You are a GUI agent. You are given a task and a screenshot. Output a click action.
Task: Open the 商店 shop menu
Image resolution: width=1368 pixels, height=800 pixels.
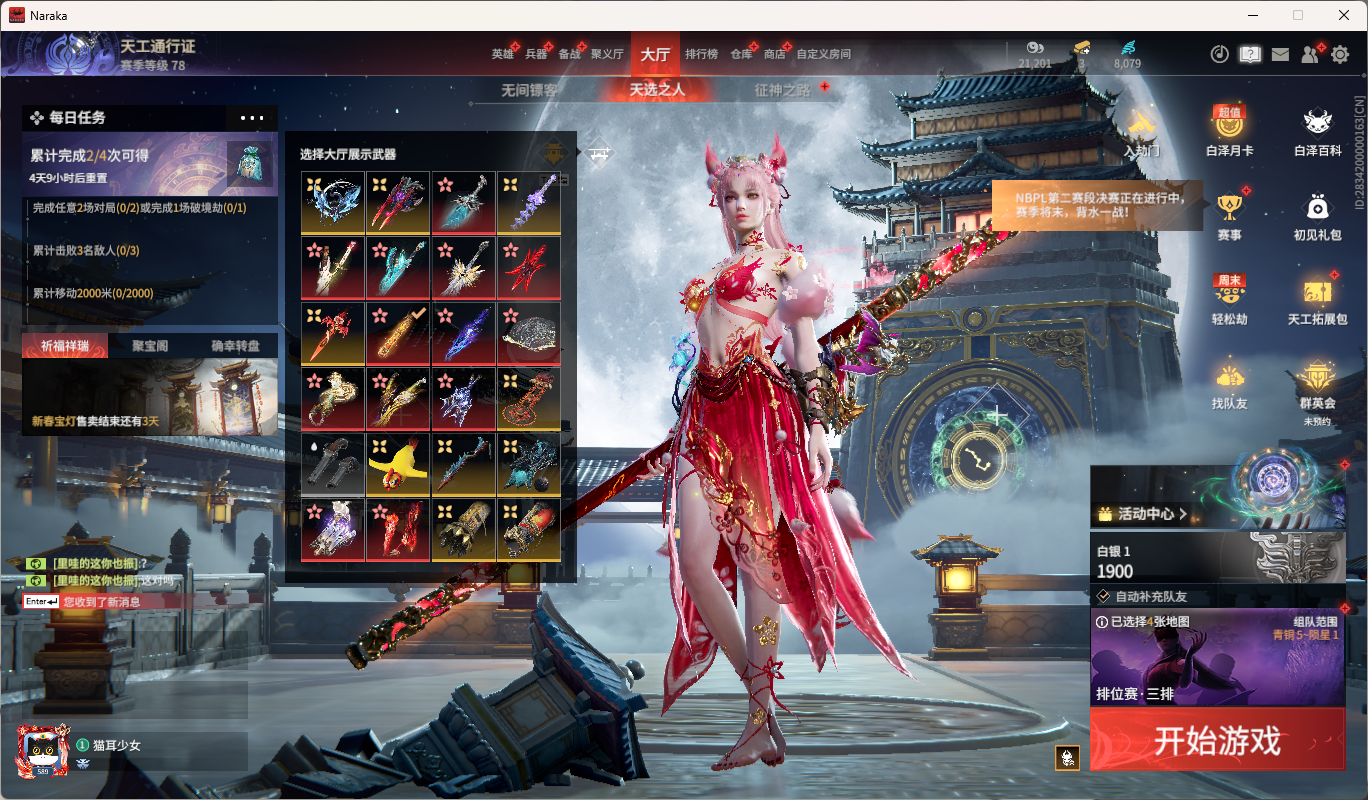pyautogui.click(x=774, y=54)
